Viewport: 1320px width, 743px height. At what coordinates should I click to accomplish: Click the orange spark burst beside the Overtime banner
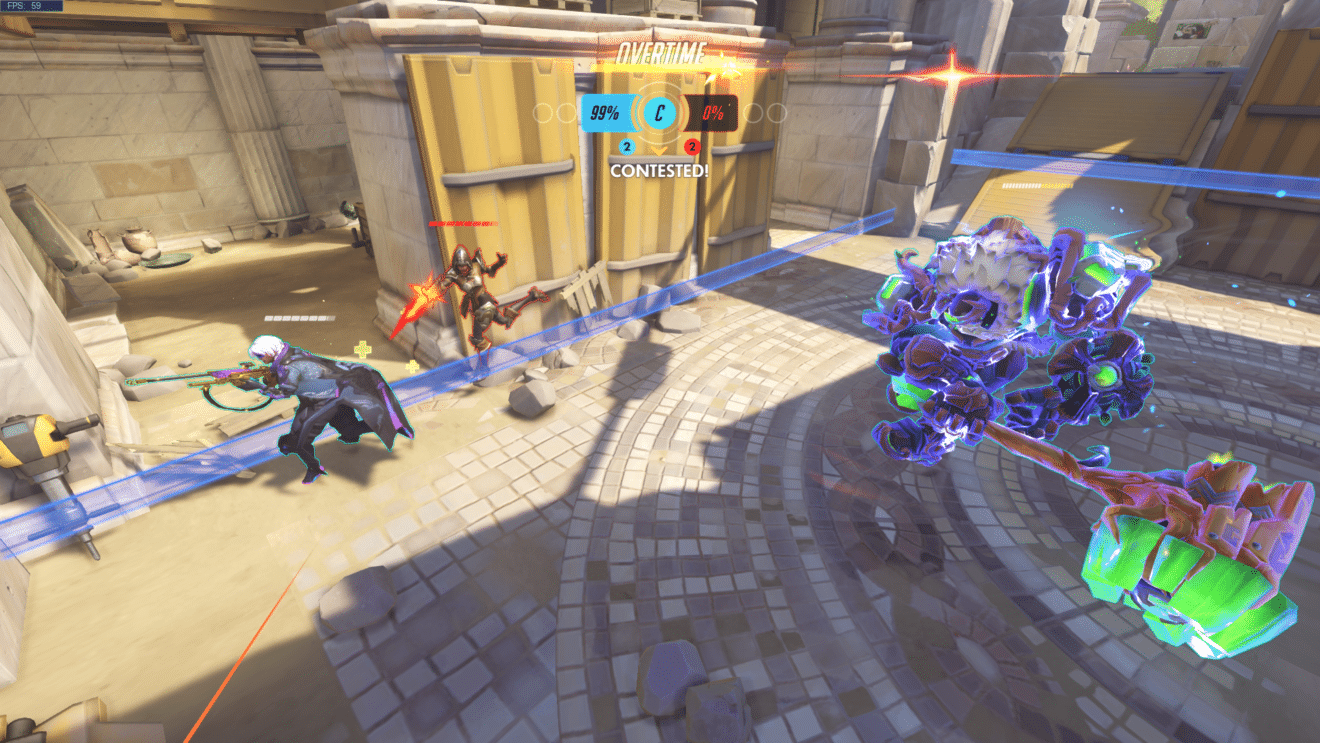pyautogui.click(x=728, y=64)
